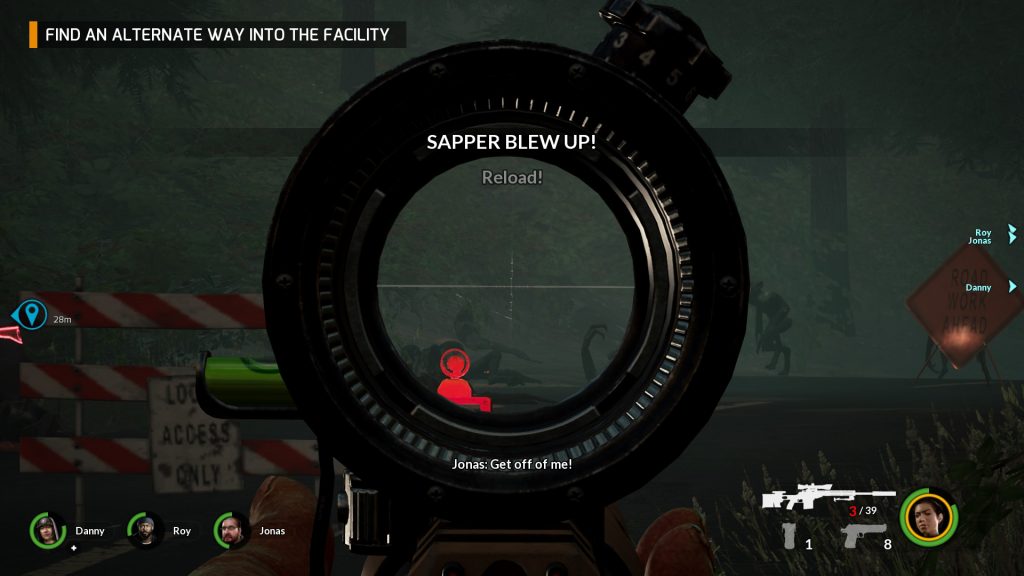Select the pipe bomb item icon
Screen dimensions: 1024x576
(x=790, y=536)
